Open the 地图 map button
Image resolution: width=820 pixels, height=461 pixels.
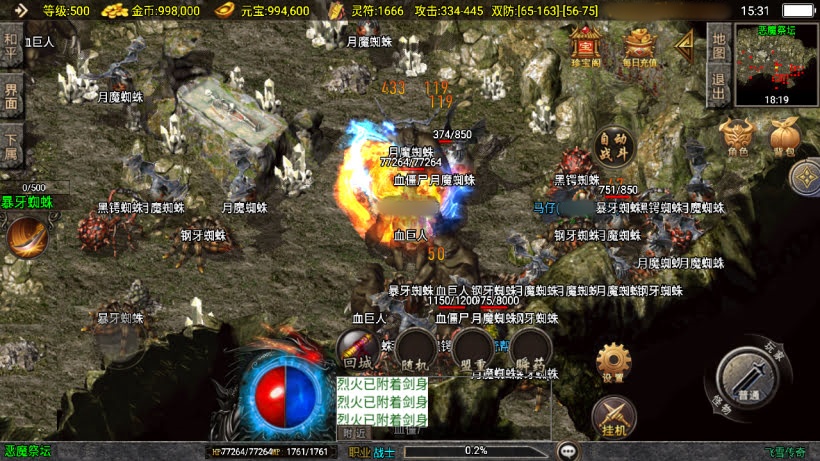(x=718, y=43)
